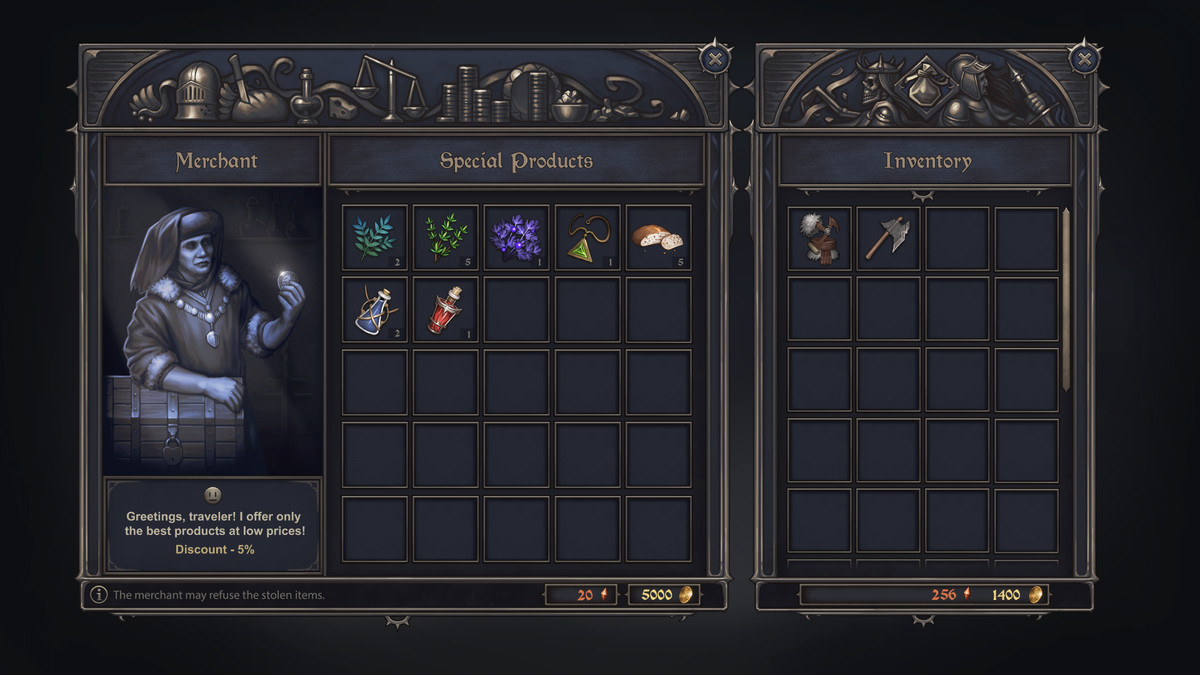Pick the battle axe in inventory
The width and height of the screenshot is (1200, 675).
[x=888, y=239]
